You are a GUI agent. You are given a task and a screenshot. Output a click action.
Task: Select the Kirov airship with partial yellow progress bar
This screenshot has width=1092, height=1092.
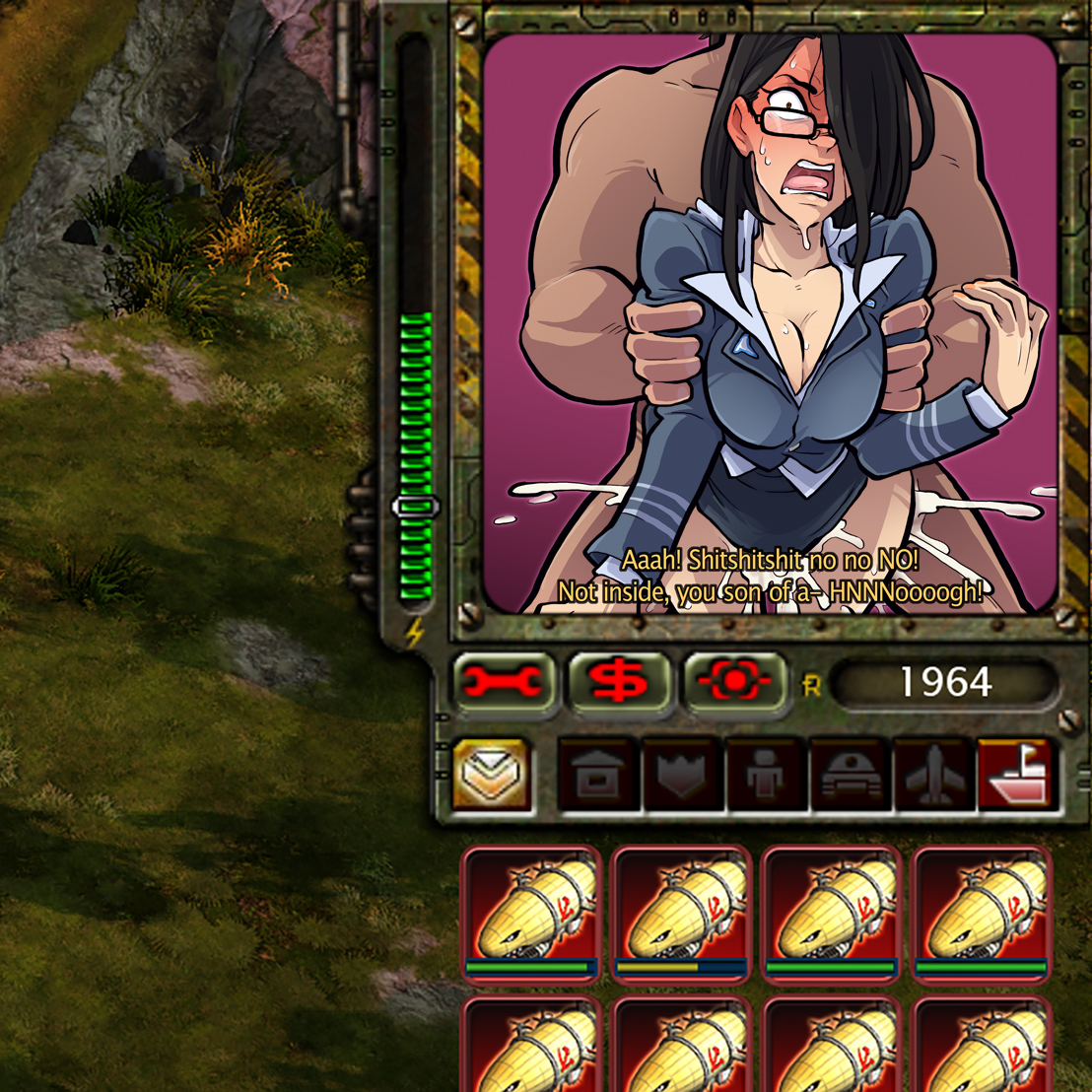click(x=681, y=913)
